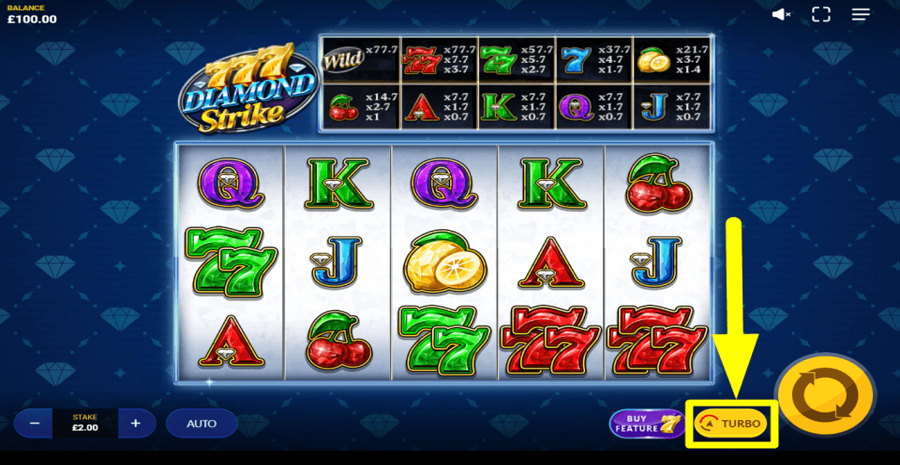Open the Buy Feature option
This screenshot has width=900, height=465.
647,424
